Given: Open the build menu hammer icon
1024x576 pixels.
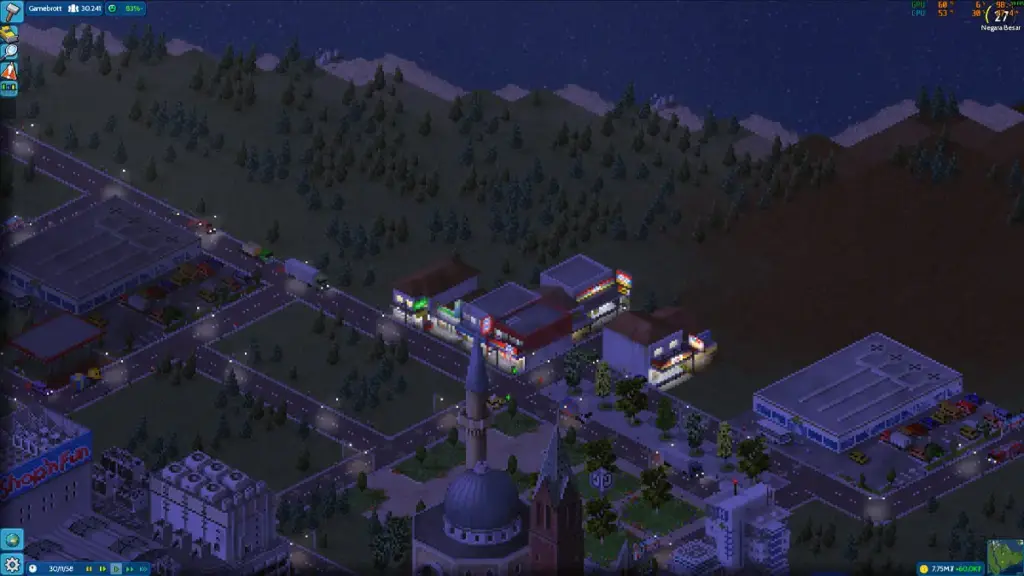Looking at the screenshot, I should coord(11,11).
